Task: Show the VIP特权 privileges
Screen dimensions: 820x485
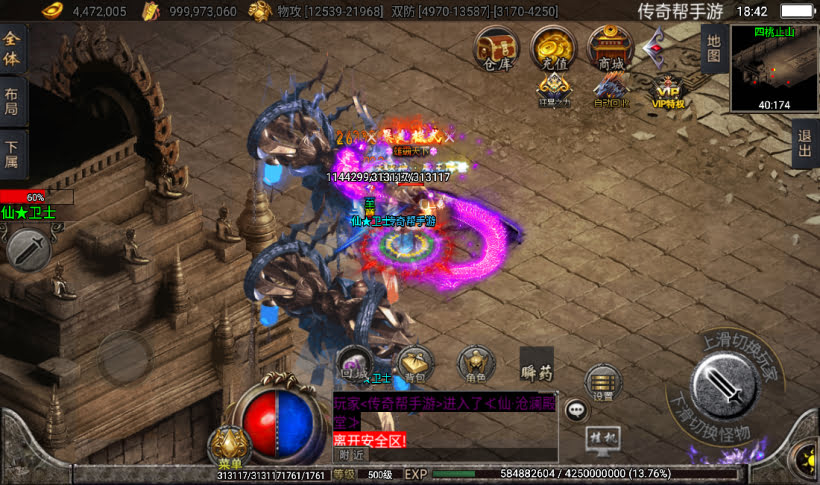Action: tap(667, 90)
